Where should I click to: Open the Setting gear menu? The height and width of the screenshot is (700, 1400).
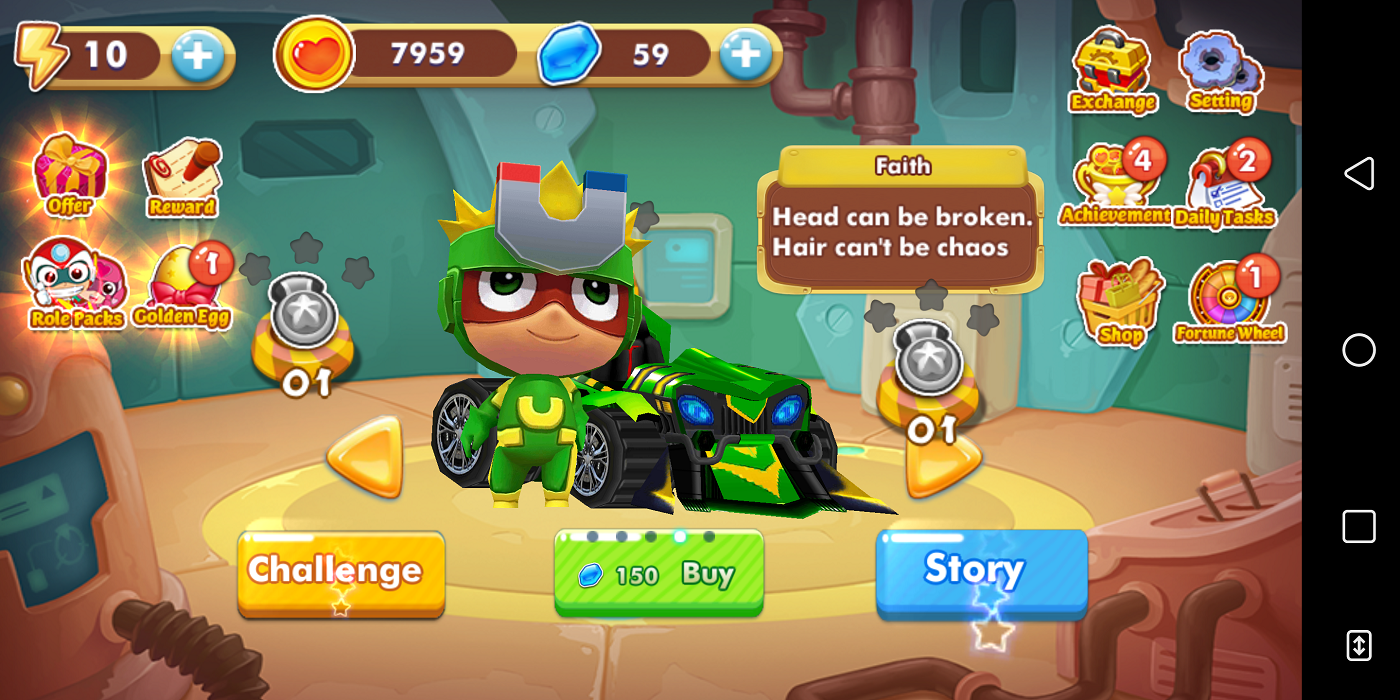[x=1220, y=72]
